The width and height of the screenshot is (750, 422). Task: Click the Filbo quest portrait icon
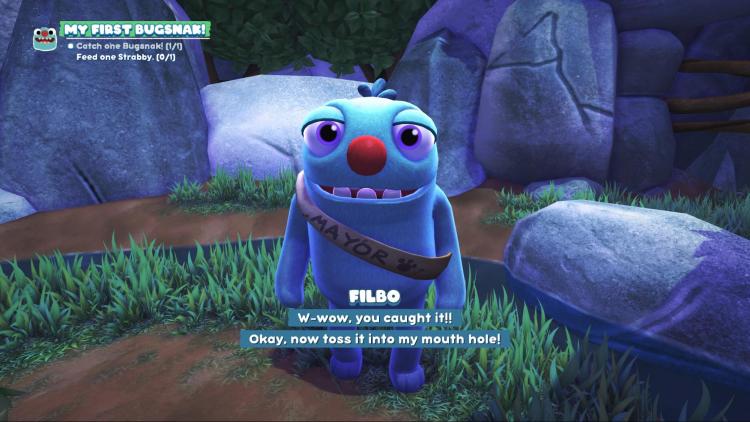(44, 38)
